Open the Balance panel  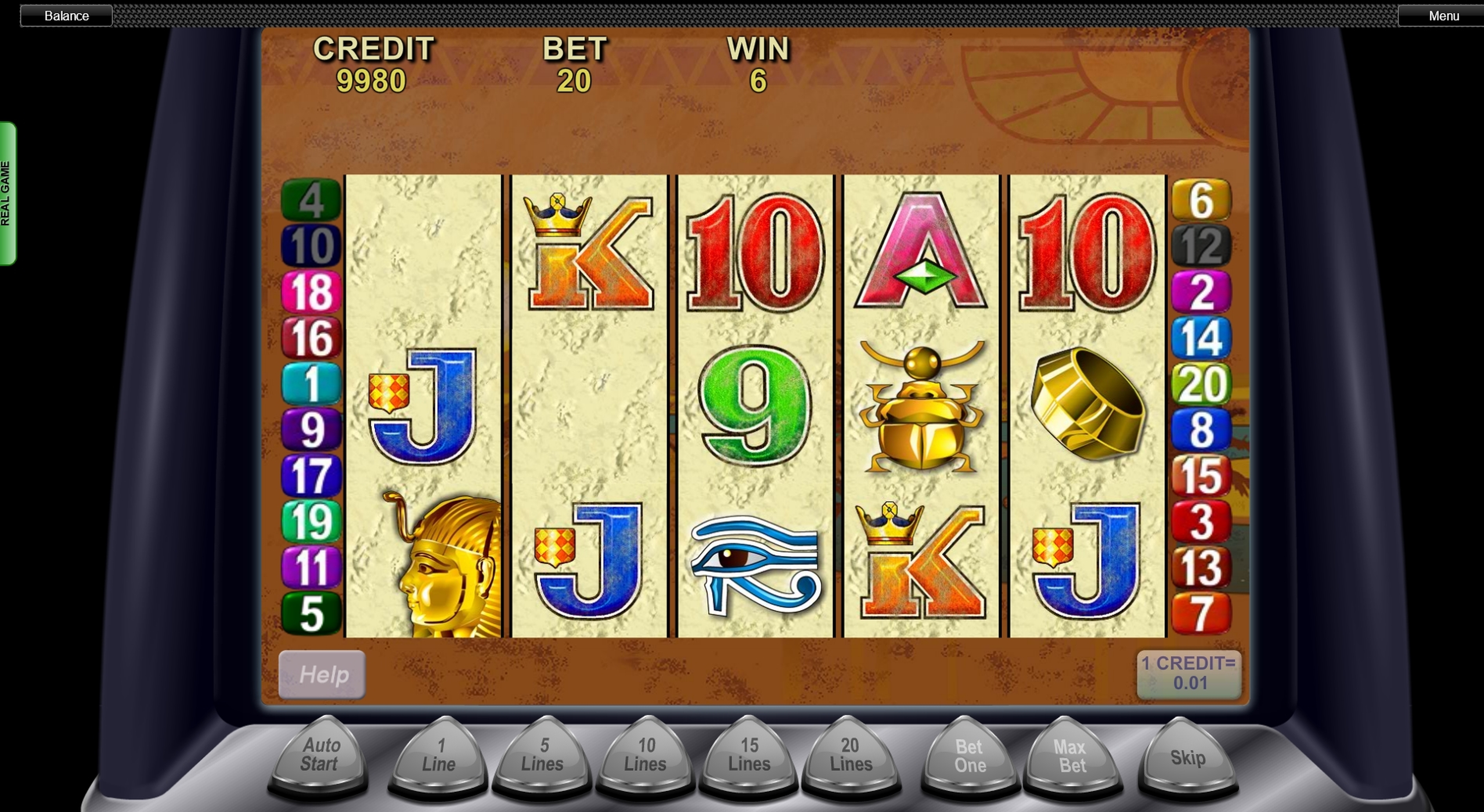(x=66, y=16)
